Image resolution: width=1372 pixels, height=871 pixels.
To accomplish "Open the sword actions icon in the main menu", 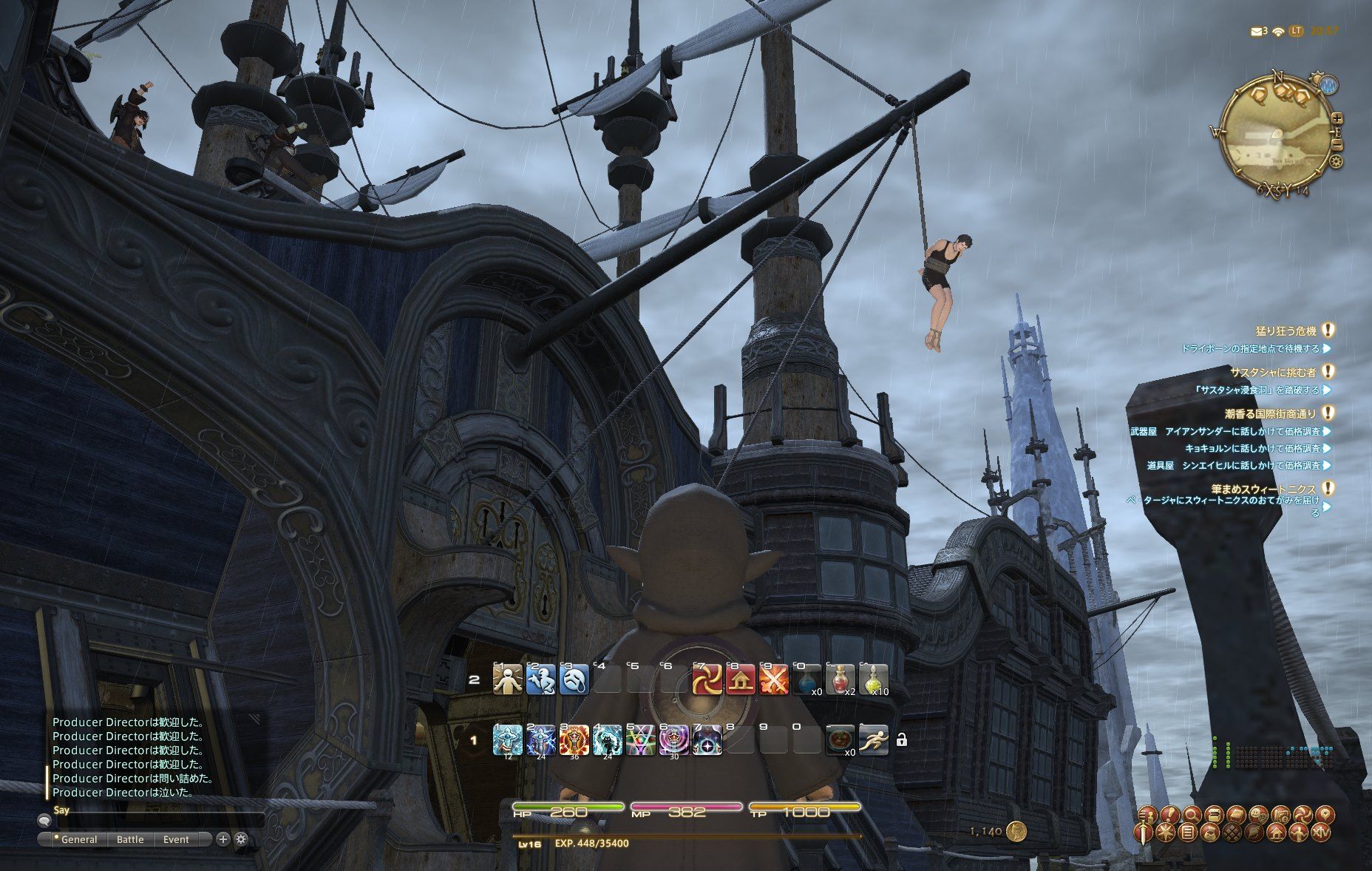I will pos(1144,833).
